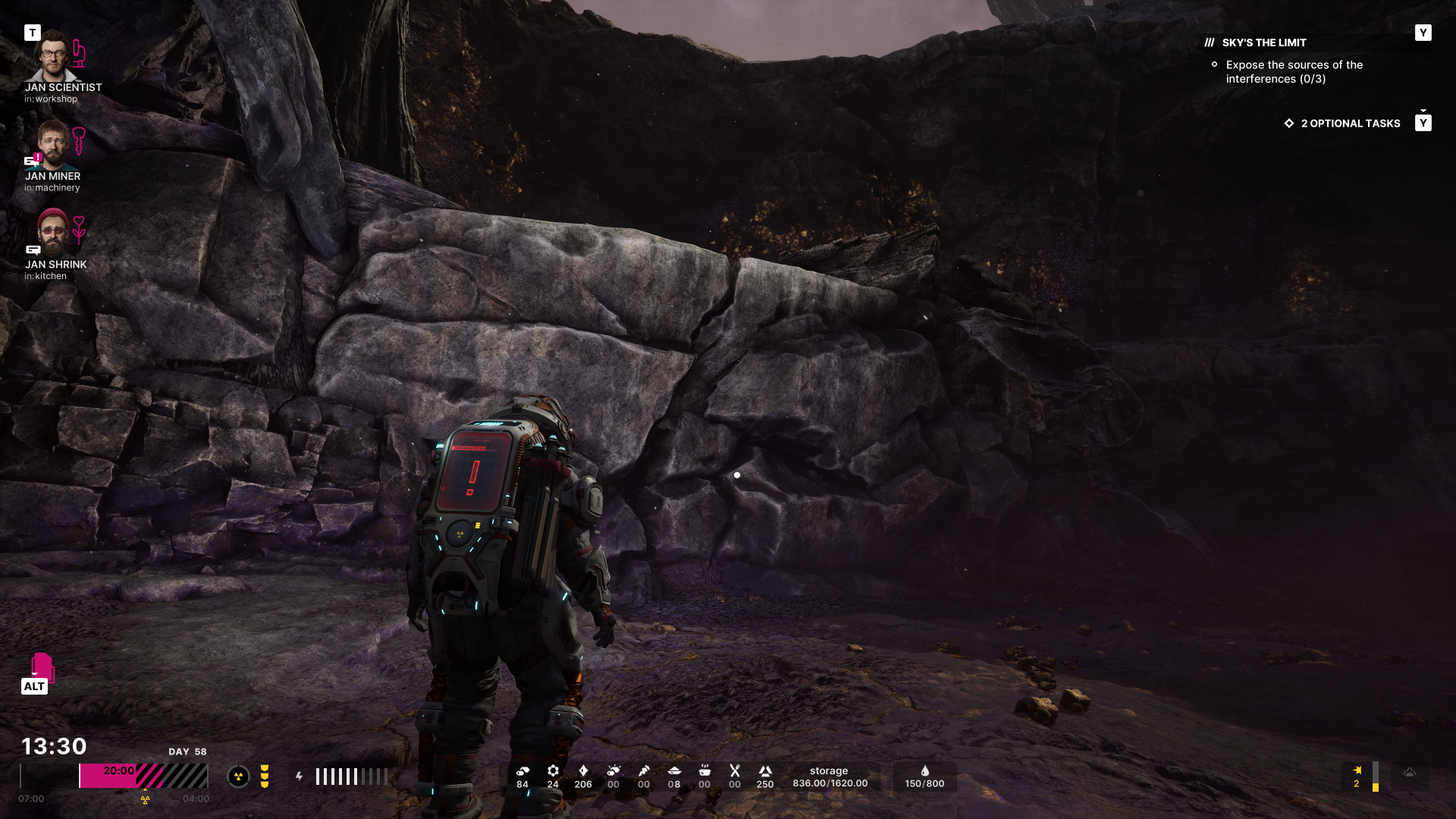
Task: Expand the 2 Optional Tasks list
Action: (x=1350, y=124)
